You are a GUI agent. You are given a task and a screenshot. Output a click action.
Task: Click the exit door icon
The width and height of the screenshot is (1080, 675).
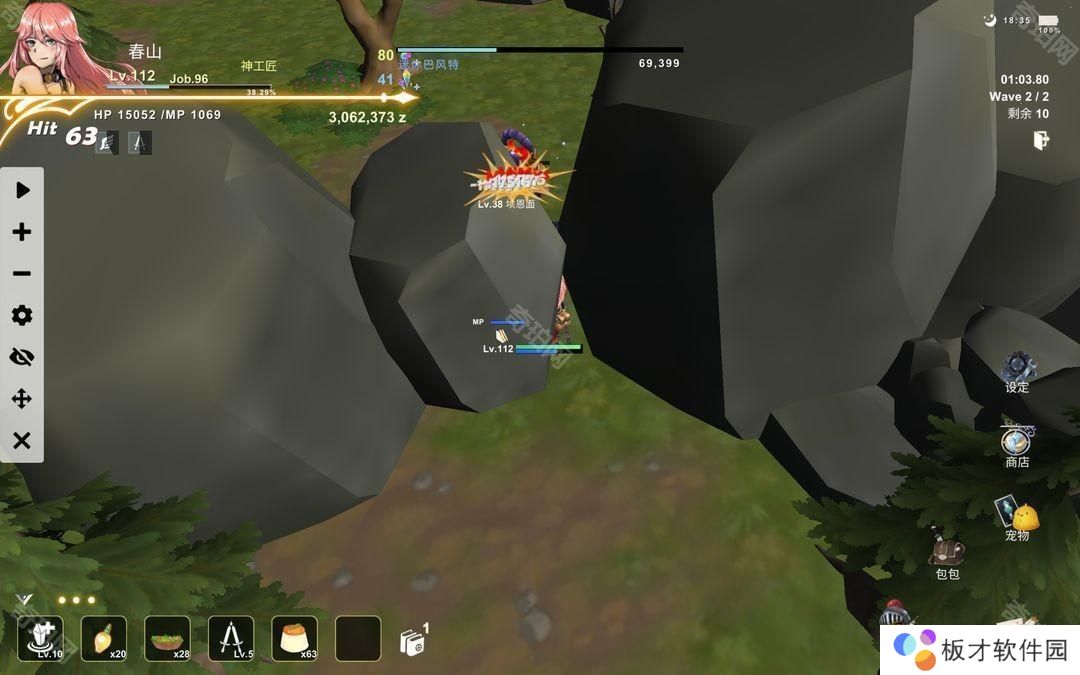tap(1041, 141)
